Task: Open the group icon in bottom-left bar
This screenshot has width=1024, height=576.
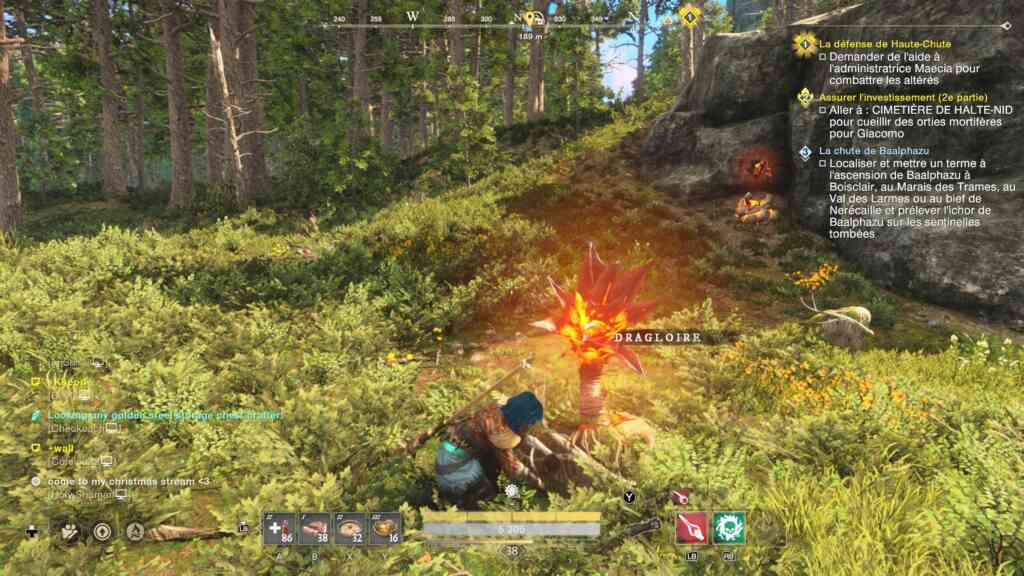Action: tap(69, 531)
